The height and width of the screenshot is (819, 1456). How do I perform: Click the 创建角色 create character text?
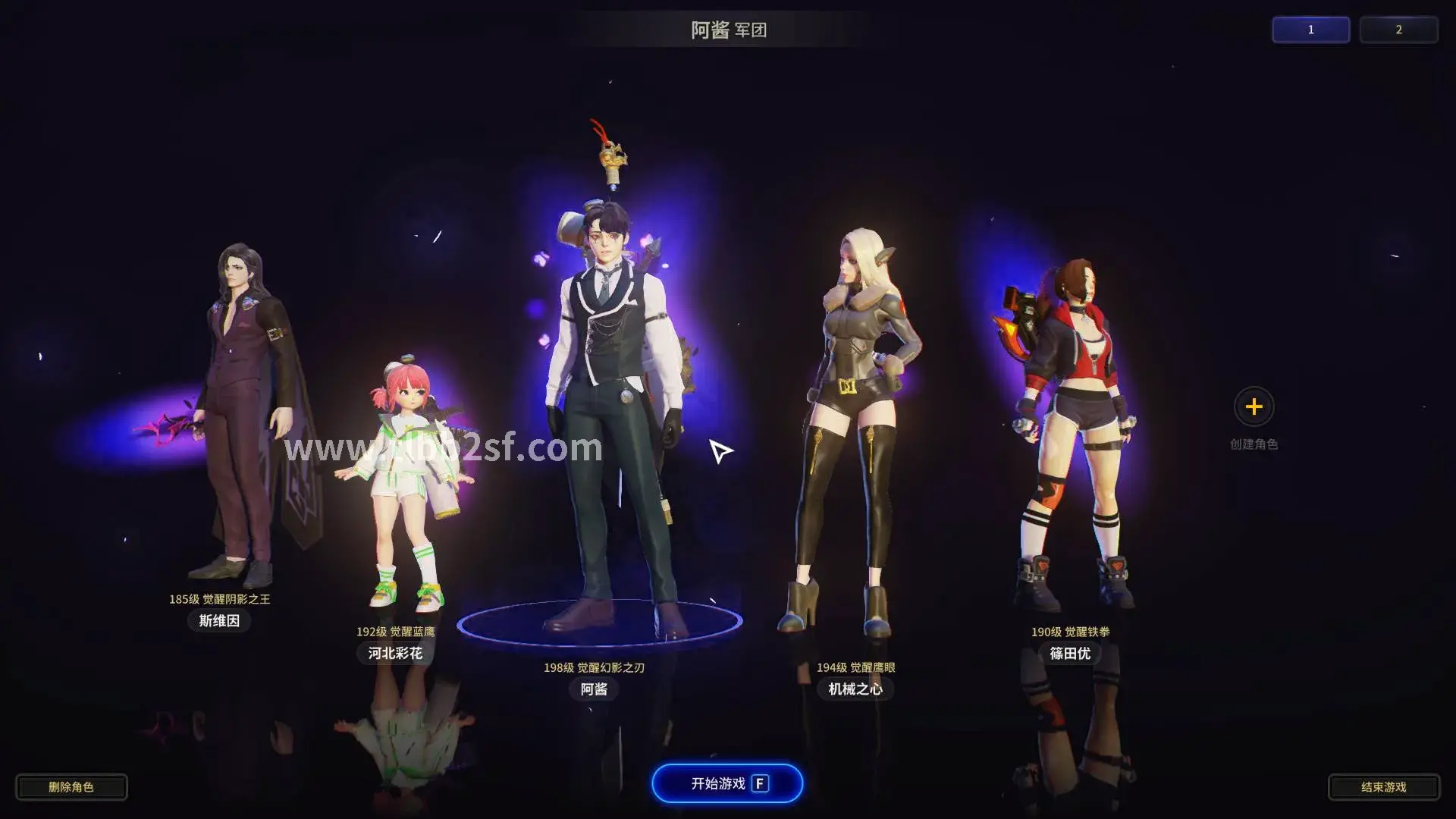pos(1254,445)
